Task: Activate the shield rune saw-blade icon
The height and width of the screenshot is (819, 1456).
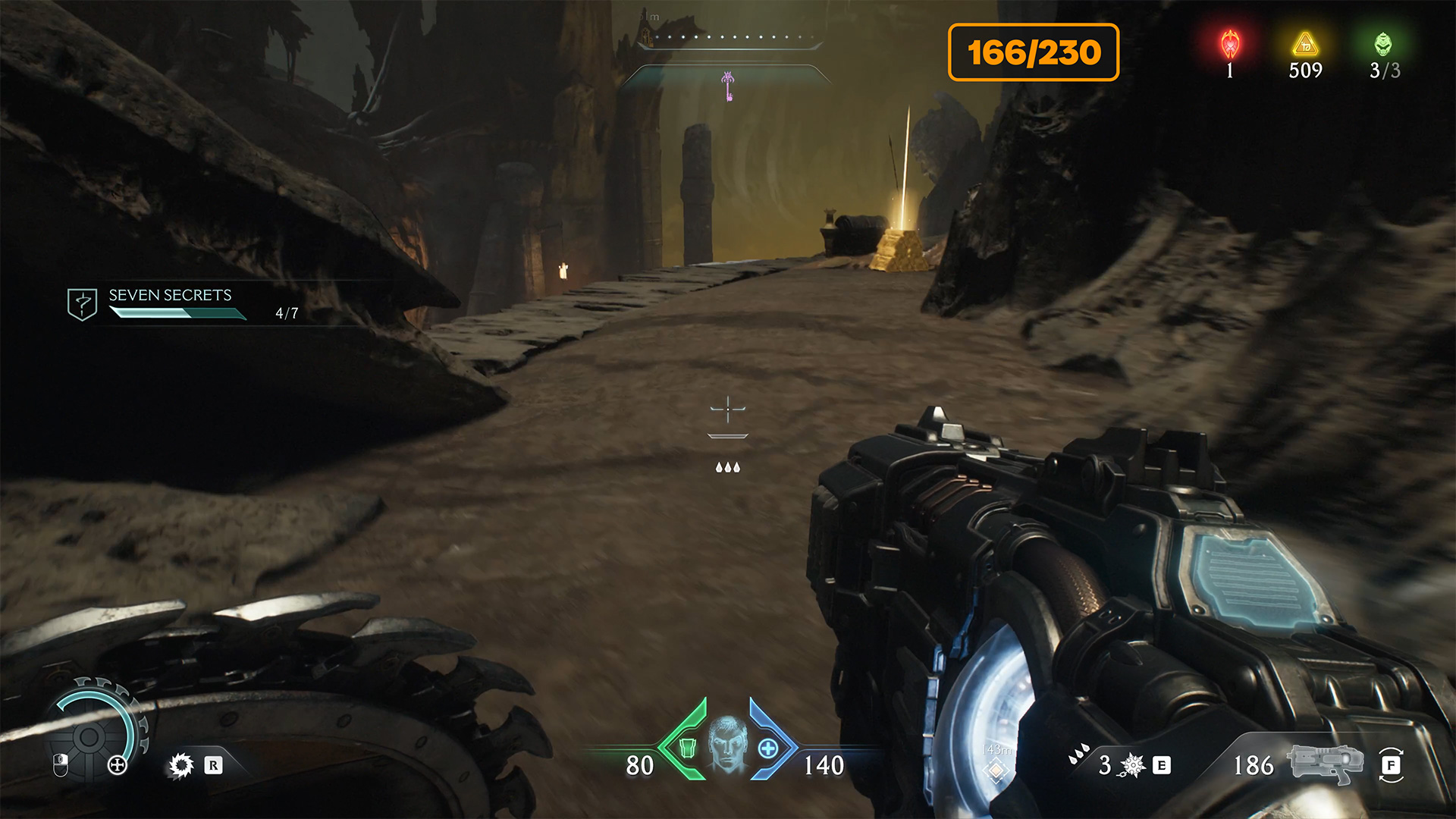Action: (181, 765)
